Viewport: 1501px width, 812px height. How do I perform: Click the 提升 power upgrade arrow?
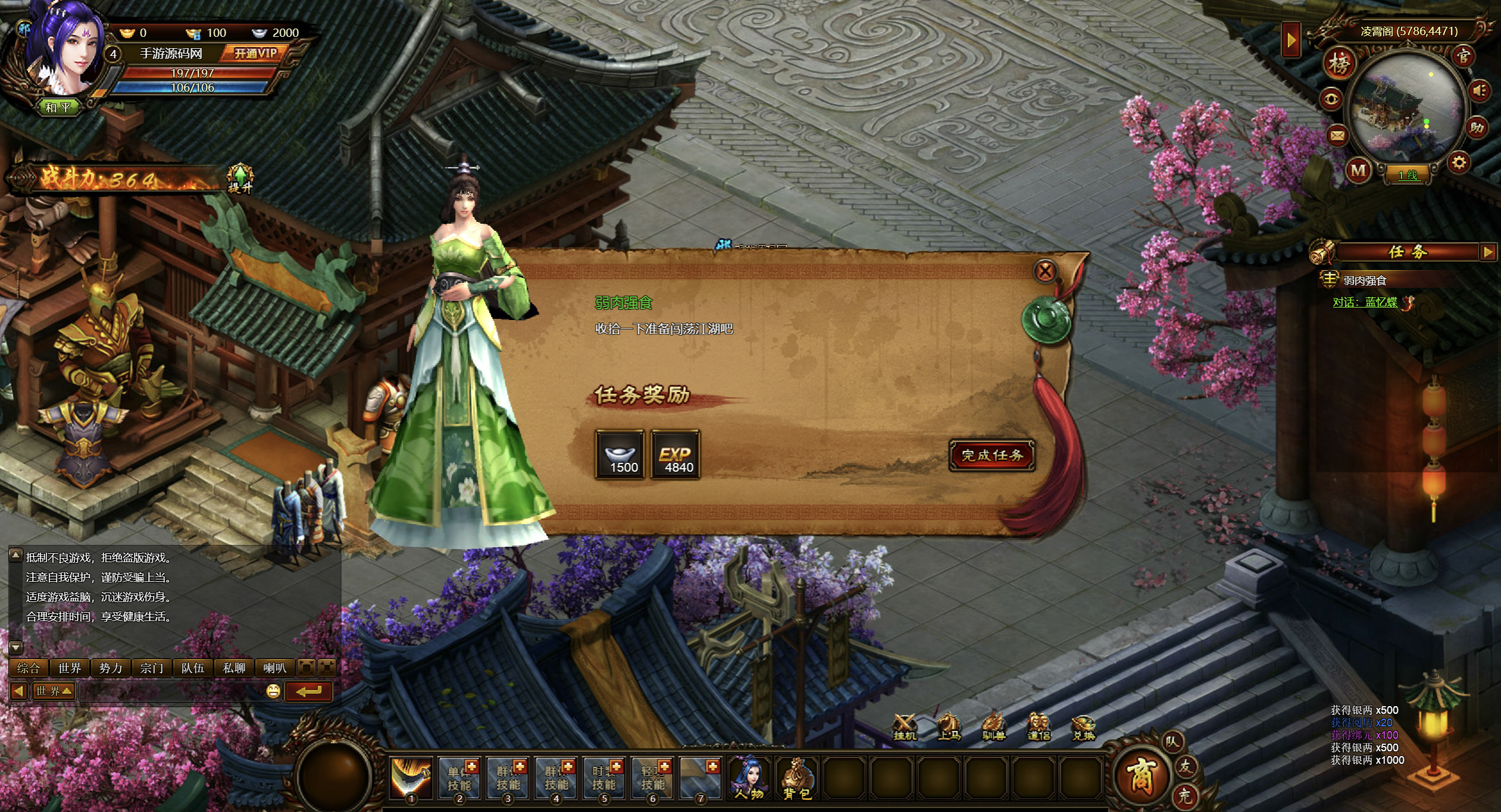click(x=240, y=178)
